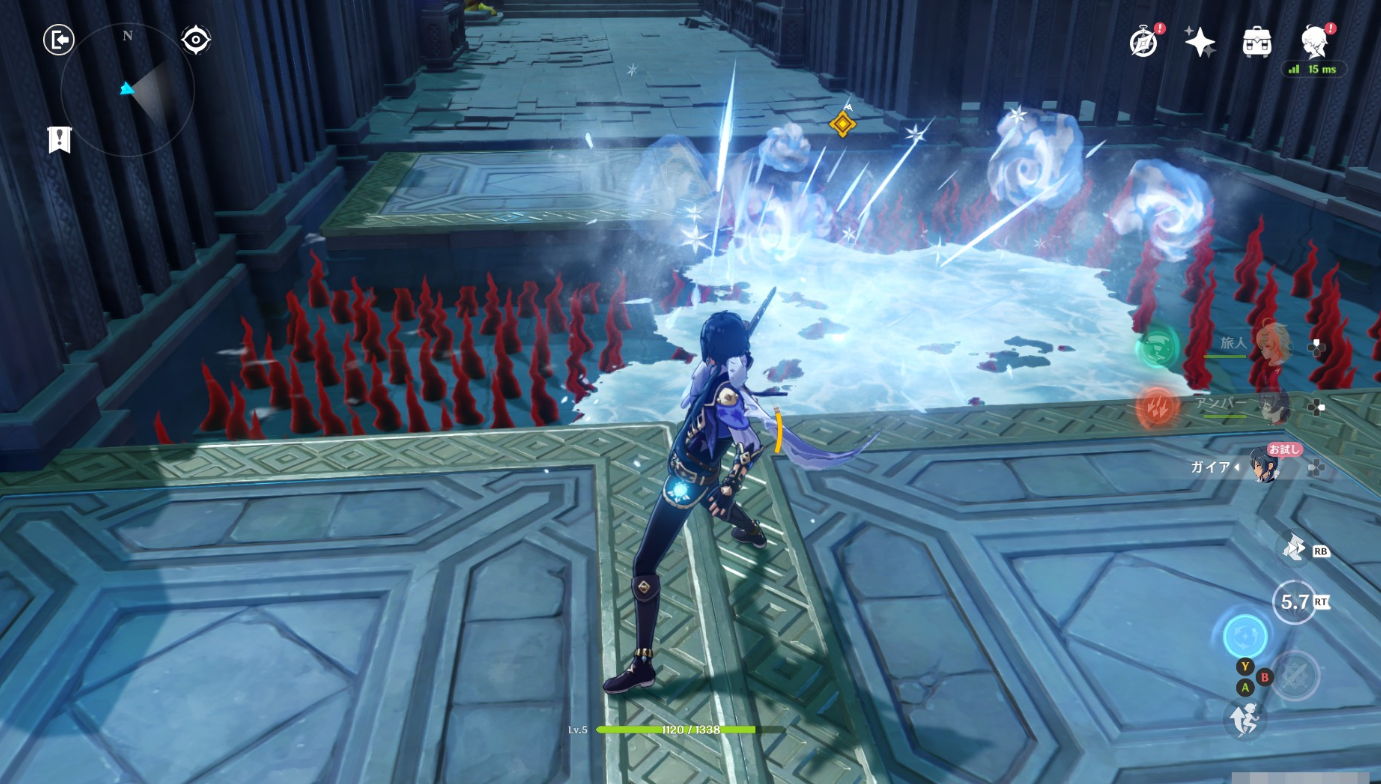Trigger the red Pyro arrow burst icon
1381x784 pixels.
pos(1156,408)
